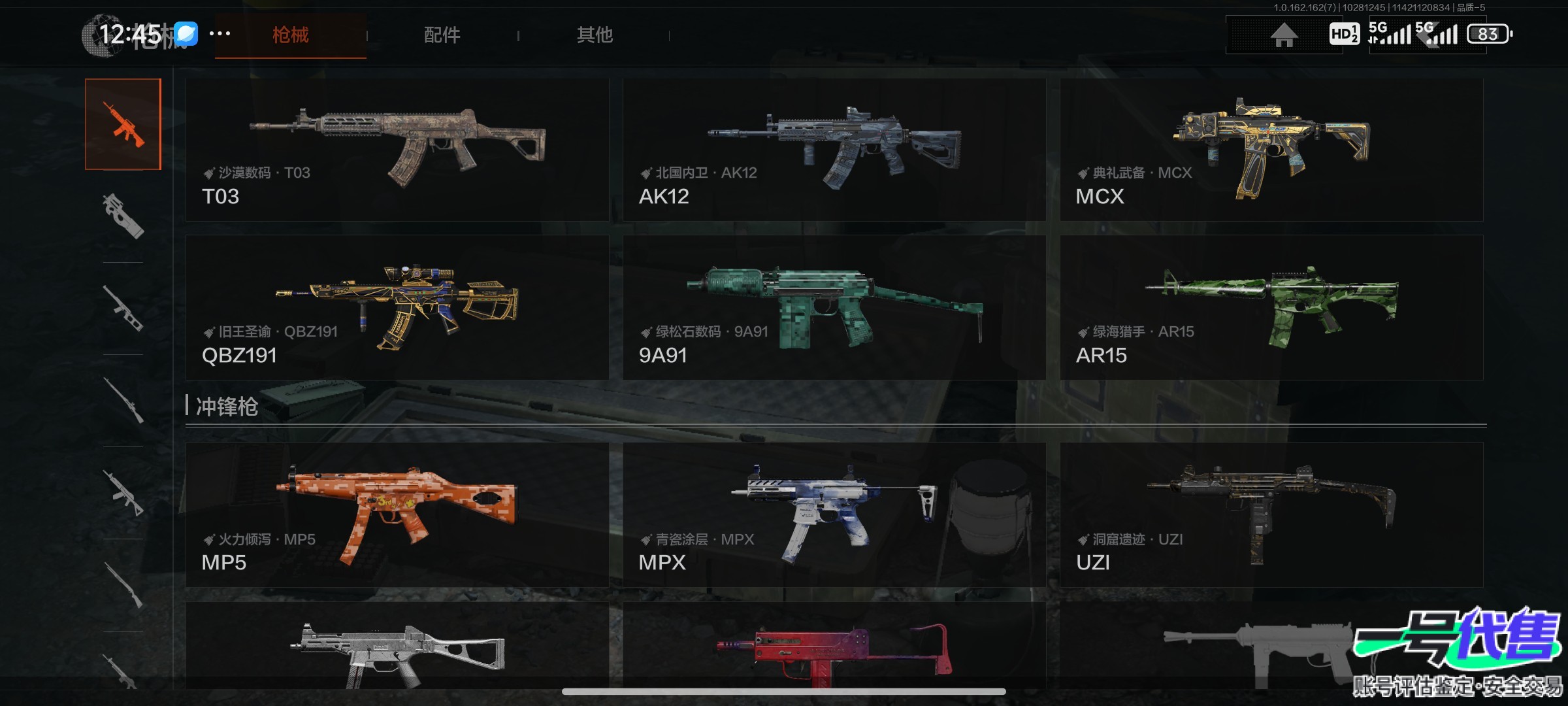
Task: Go to home via house icon
Action: (x=1283, y=35)
